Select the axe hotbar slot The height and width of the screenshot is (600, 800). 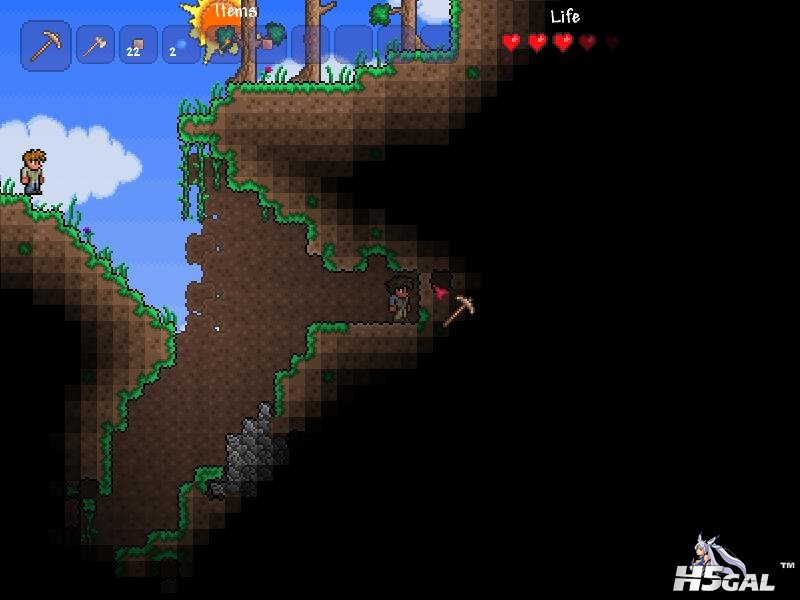point(96,45)
